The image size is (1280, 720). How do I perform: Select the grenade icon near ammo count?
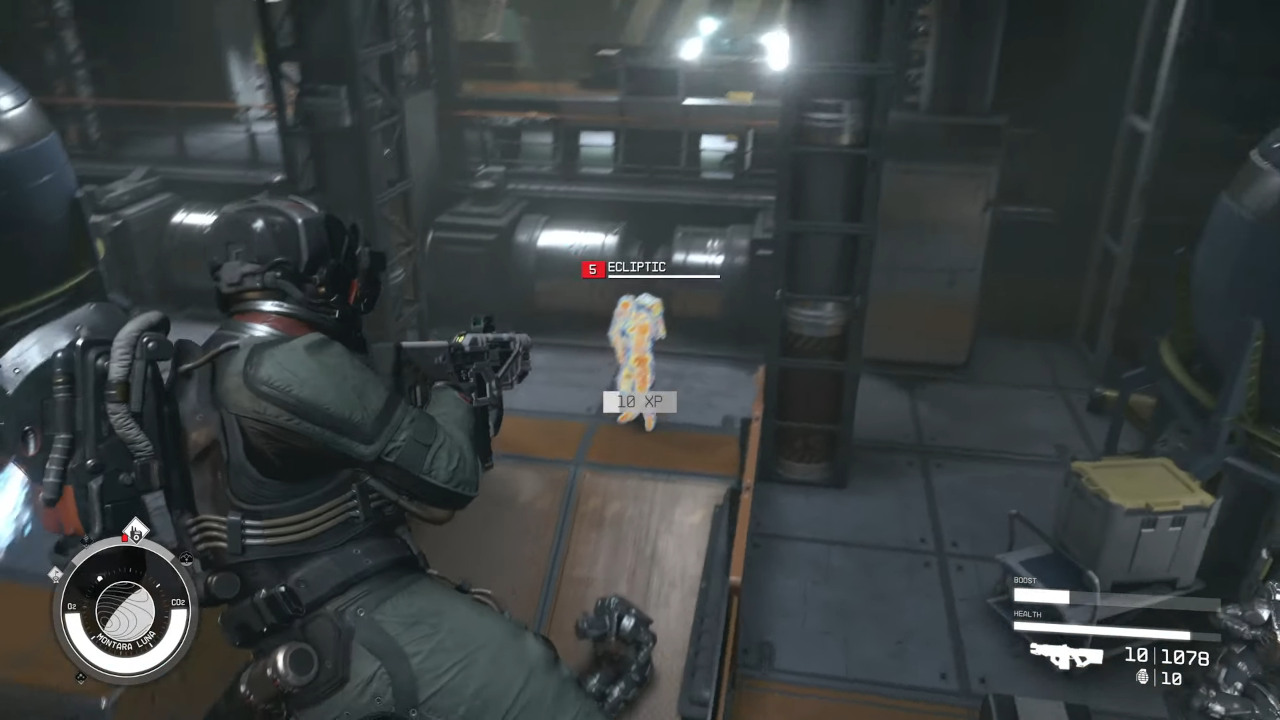[x=1143, y=678]
